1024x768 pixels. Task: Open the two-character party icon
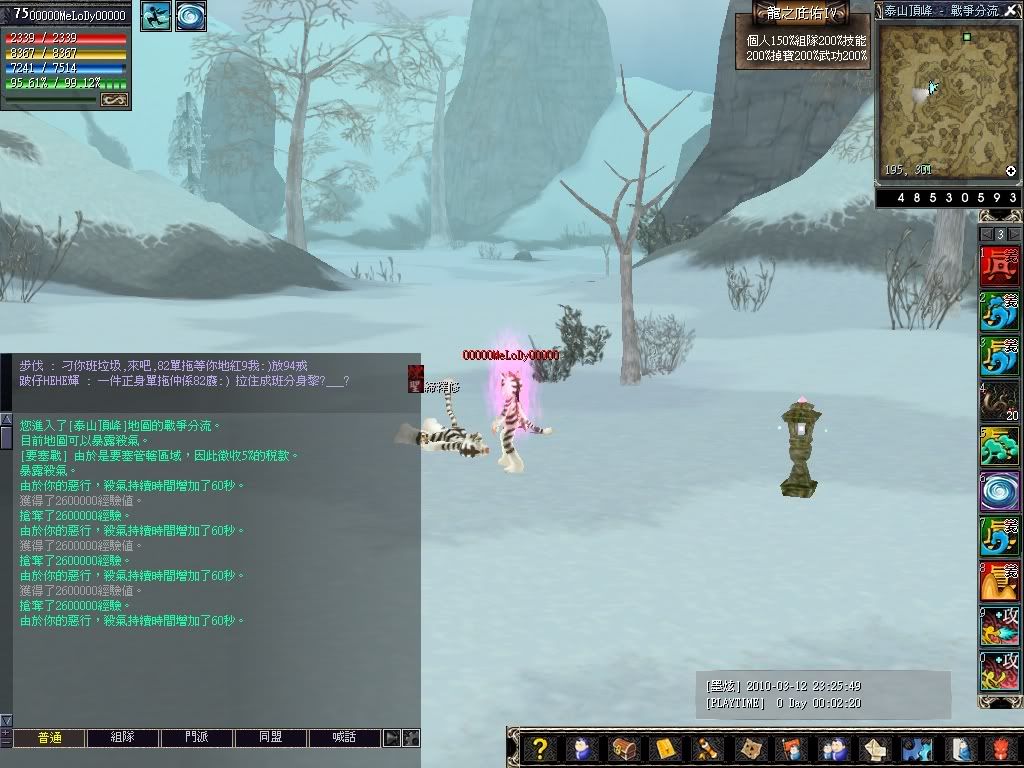pos(832,748)
